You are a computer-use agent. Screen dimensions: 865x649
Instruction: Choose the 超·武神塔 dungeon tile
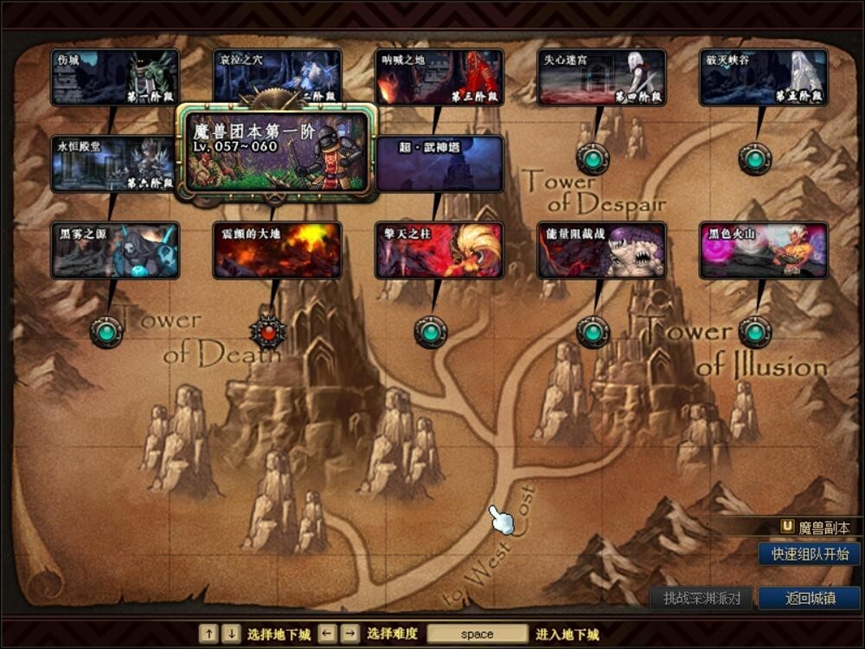coord(439,164)
